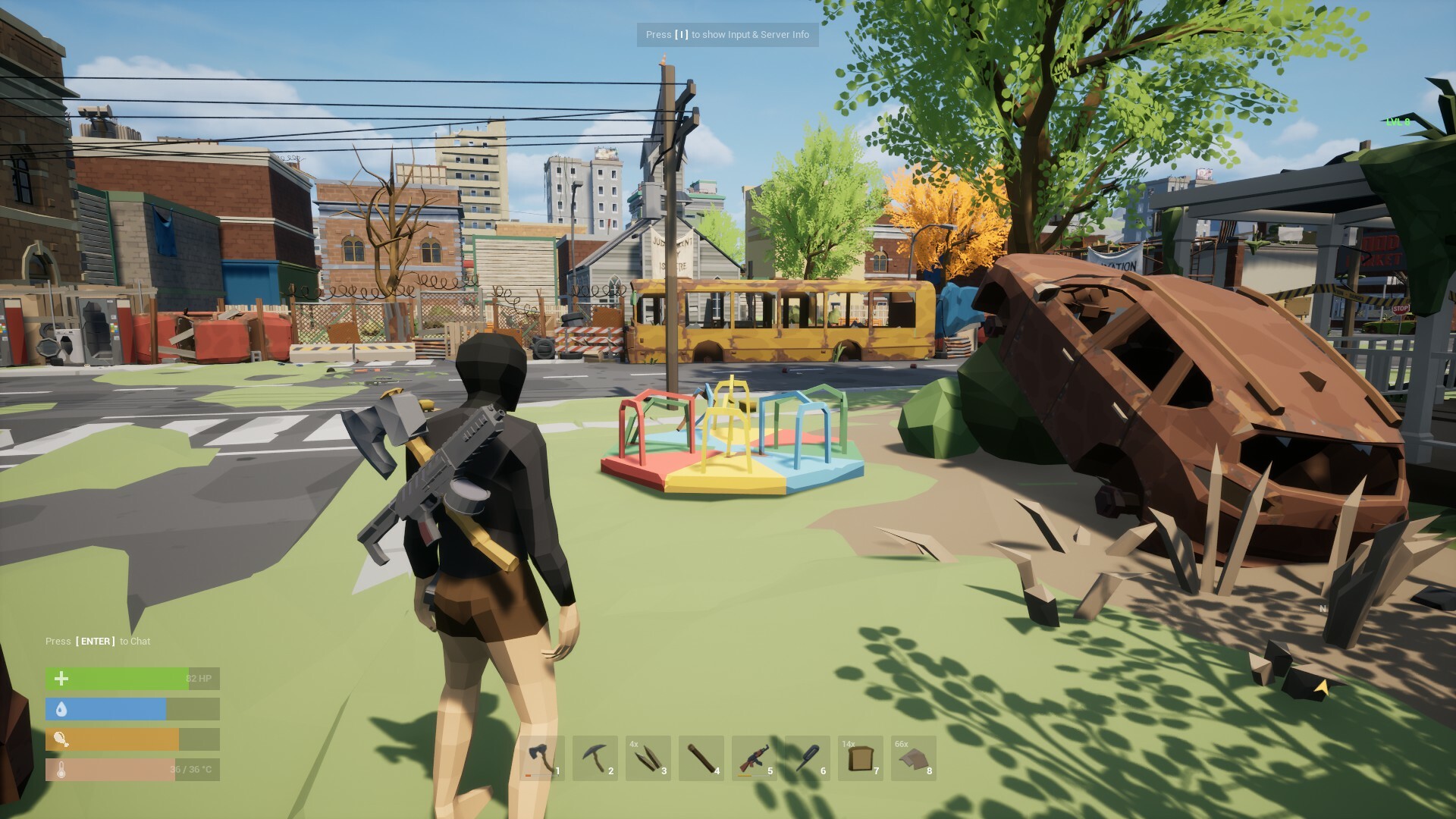Click the health cross icon
Viewport: 1456px width, 819px height.
point(60,679)
